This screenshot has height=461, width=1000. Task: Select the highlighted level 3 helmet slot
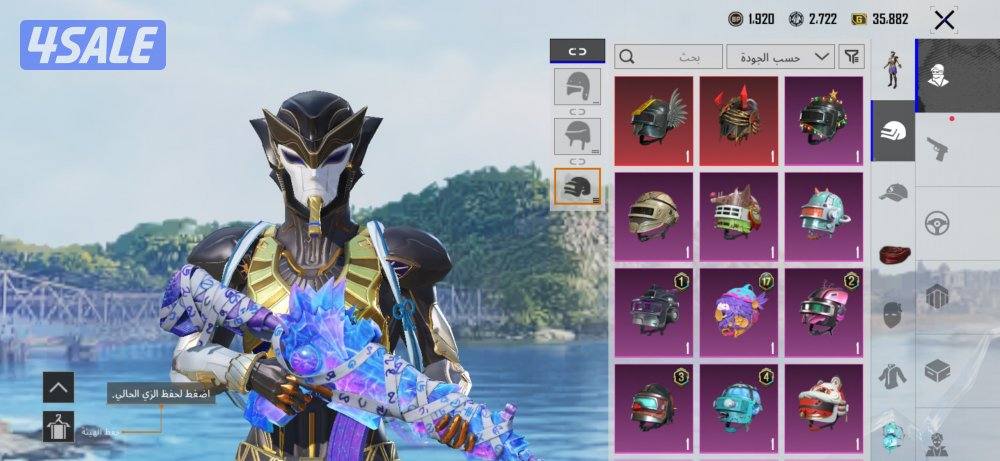[577, 187]
